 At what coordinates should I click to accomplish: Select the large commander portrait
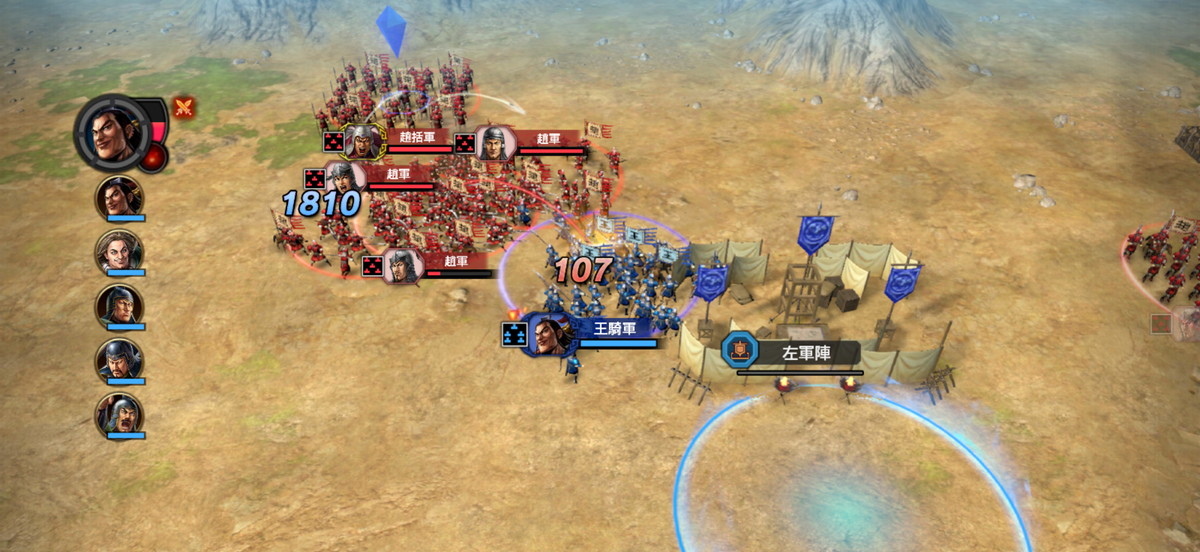pos(113,132)
